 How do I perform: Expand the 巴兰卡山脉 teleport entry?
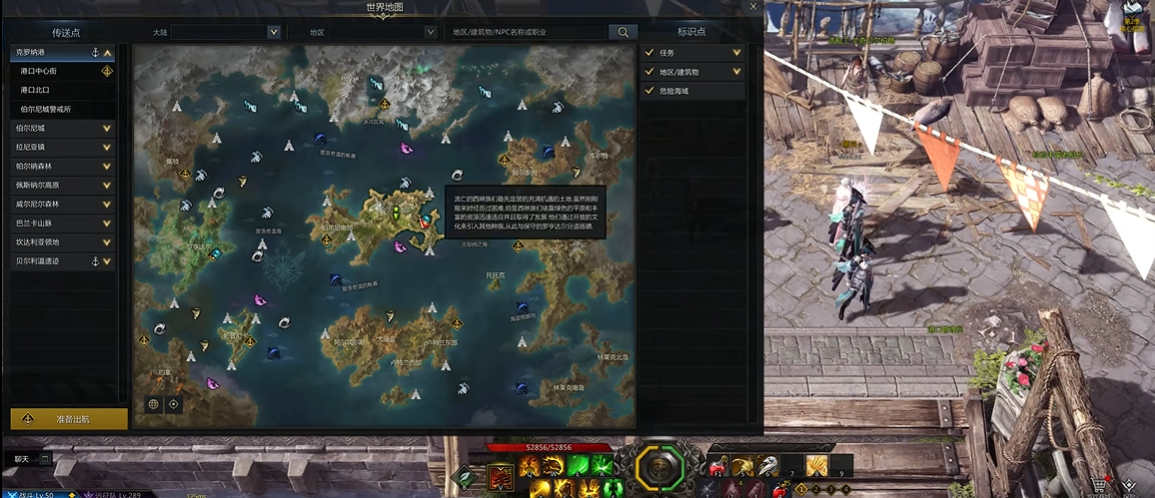107,223
